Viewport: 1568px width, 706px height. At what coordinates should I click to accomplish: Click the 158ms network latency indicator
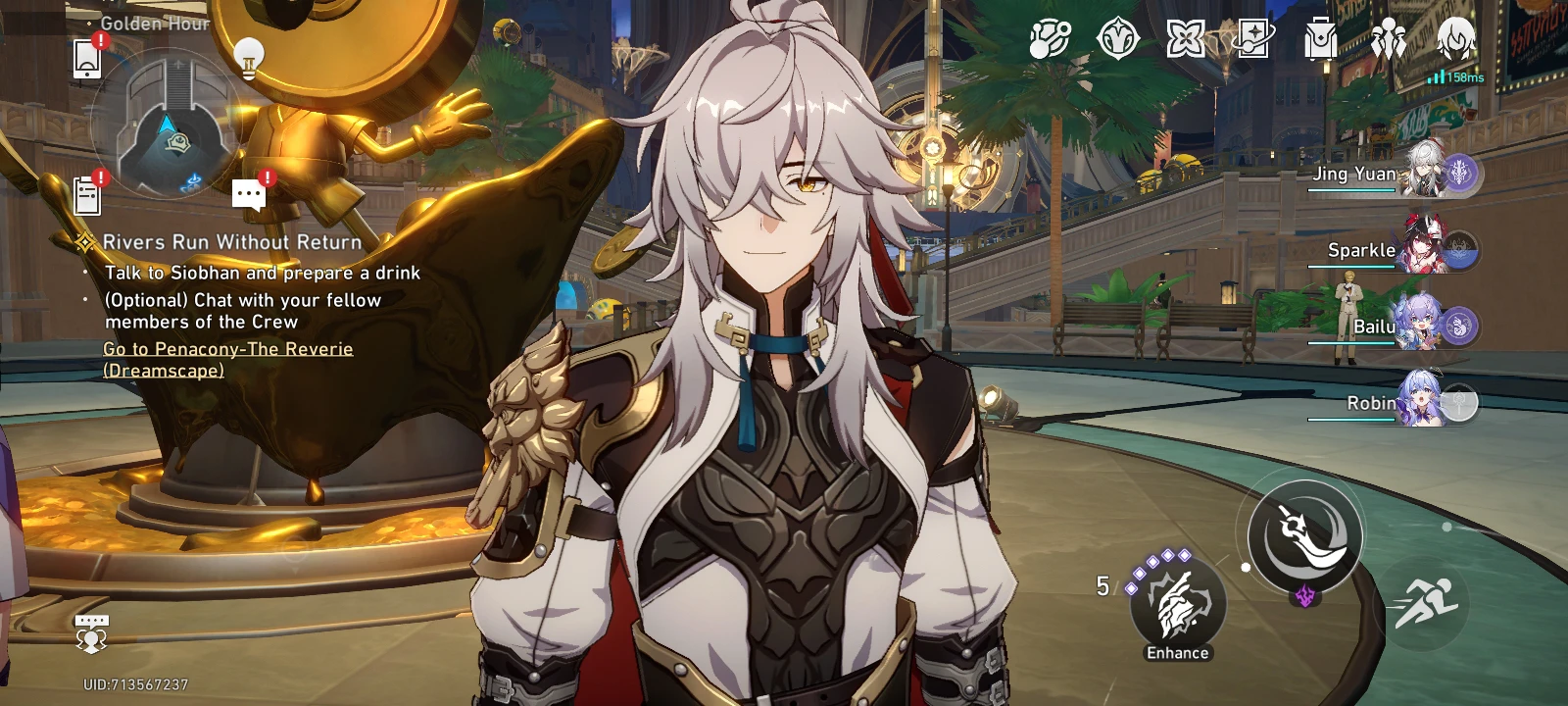[x=1453, y=76]
